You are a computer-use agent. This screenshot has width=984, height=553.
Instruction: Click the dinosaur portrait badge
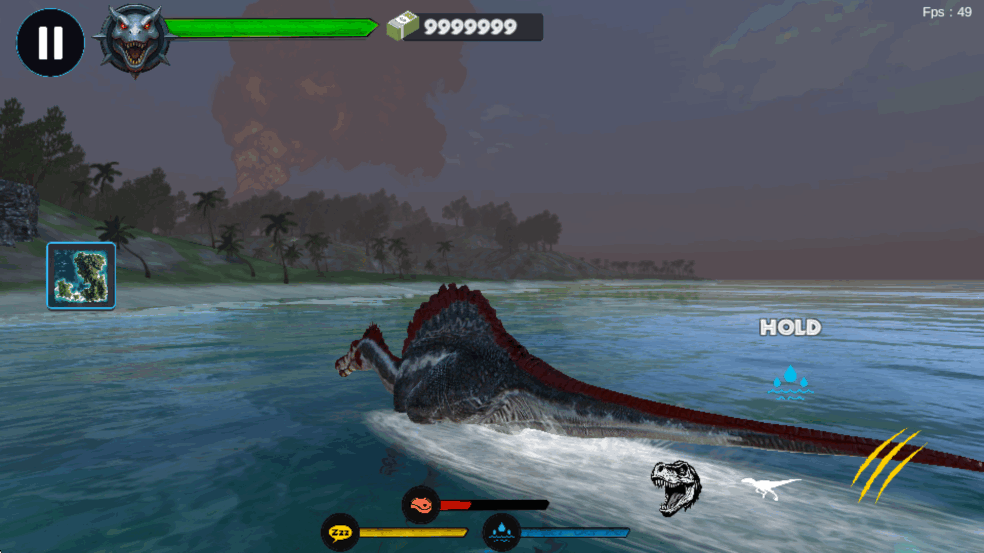point(132,40)
